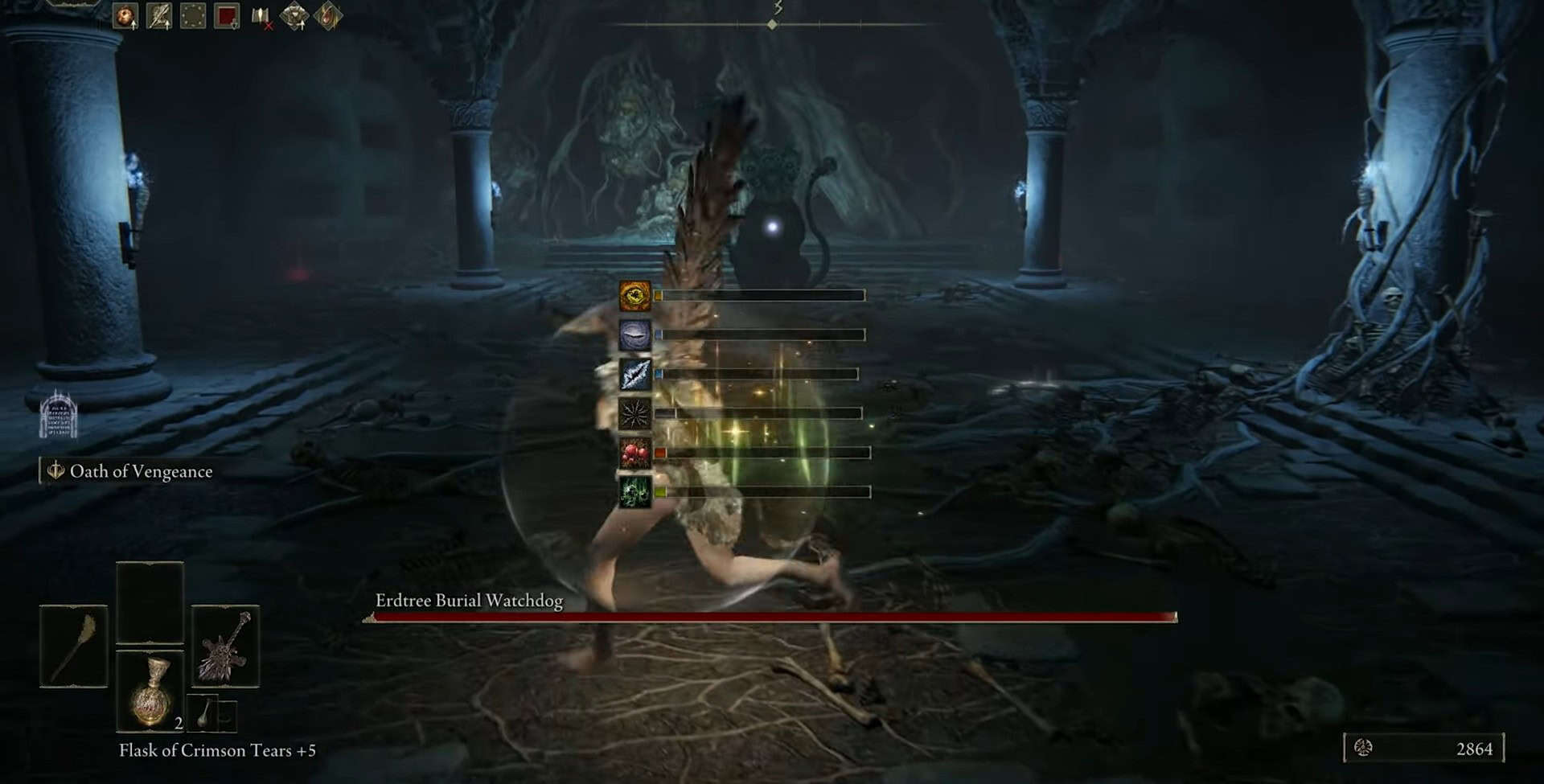The width and height of the screenshot is (1544, 784).
Task: Click the feather and sword buff icon
Action: 159,16
